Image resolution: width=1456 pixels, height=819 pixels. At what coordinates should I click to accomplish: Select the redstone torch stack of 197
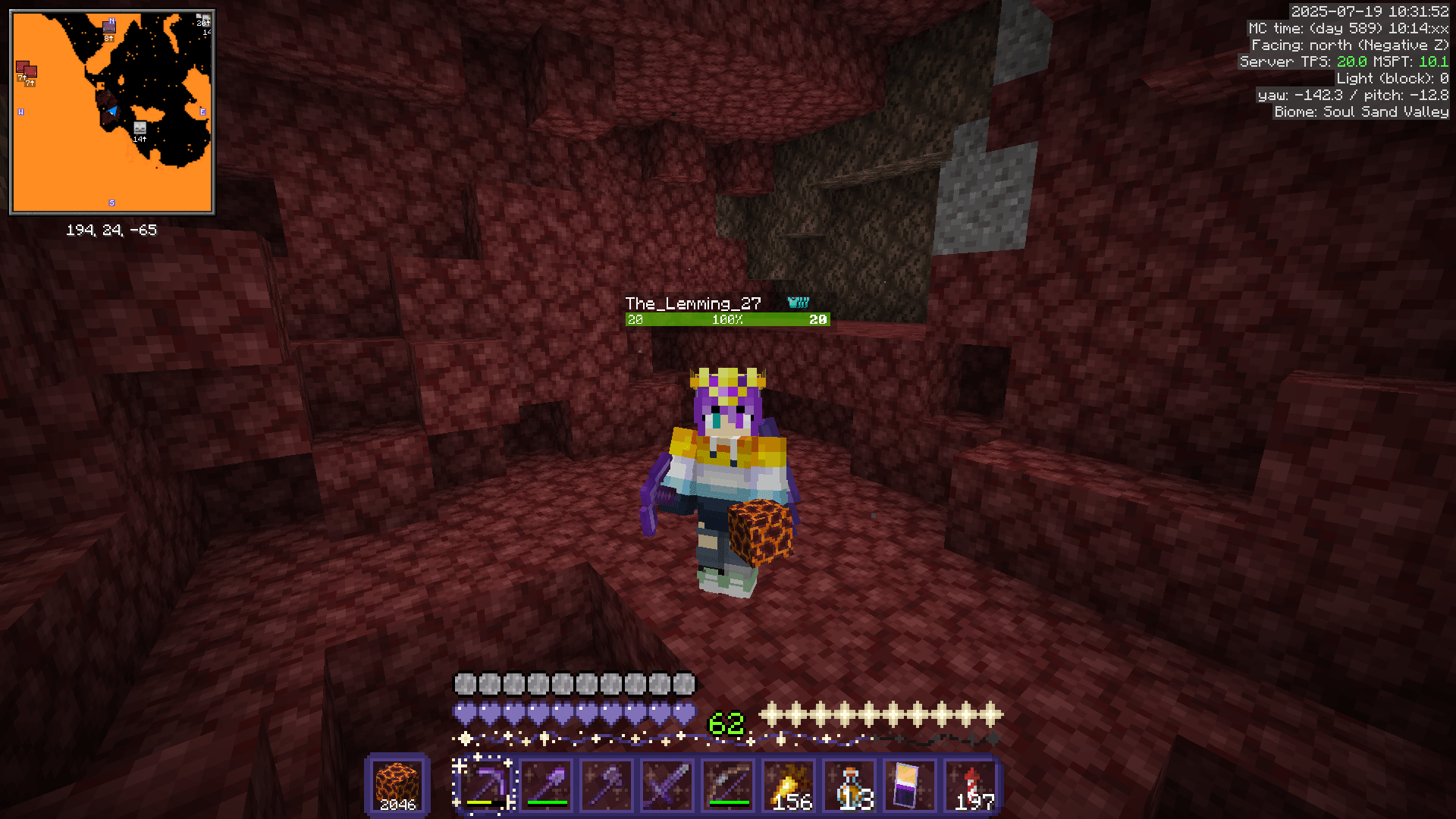click(972, 785)
